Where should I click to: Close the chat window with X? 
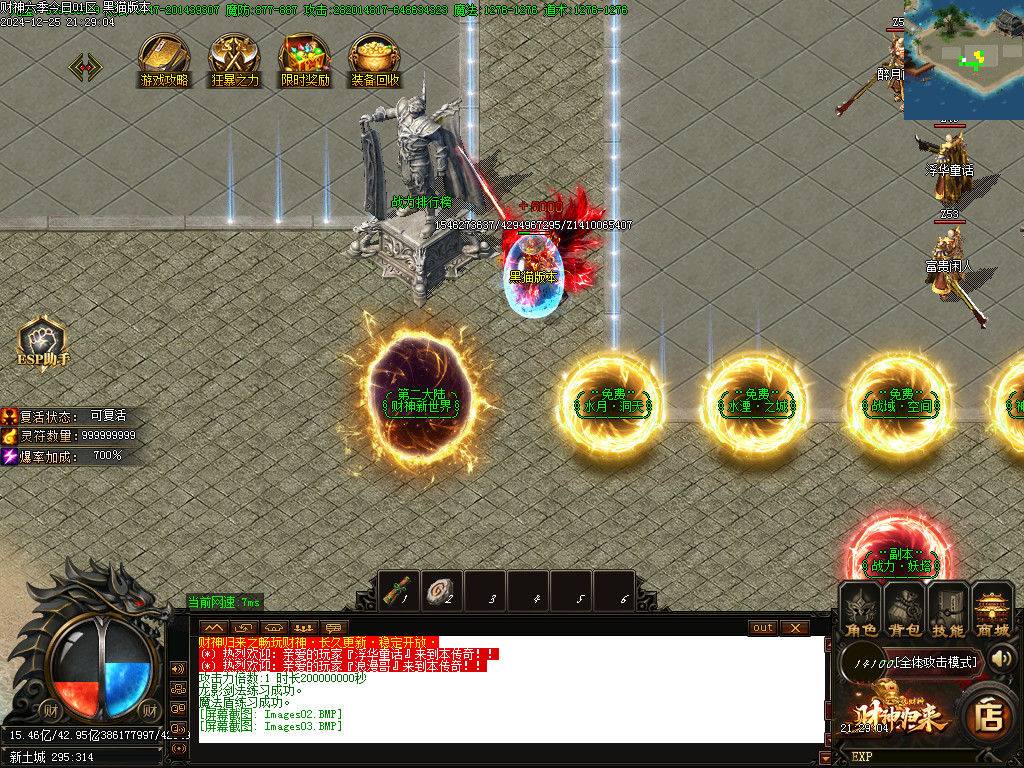click(794, 628)
